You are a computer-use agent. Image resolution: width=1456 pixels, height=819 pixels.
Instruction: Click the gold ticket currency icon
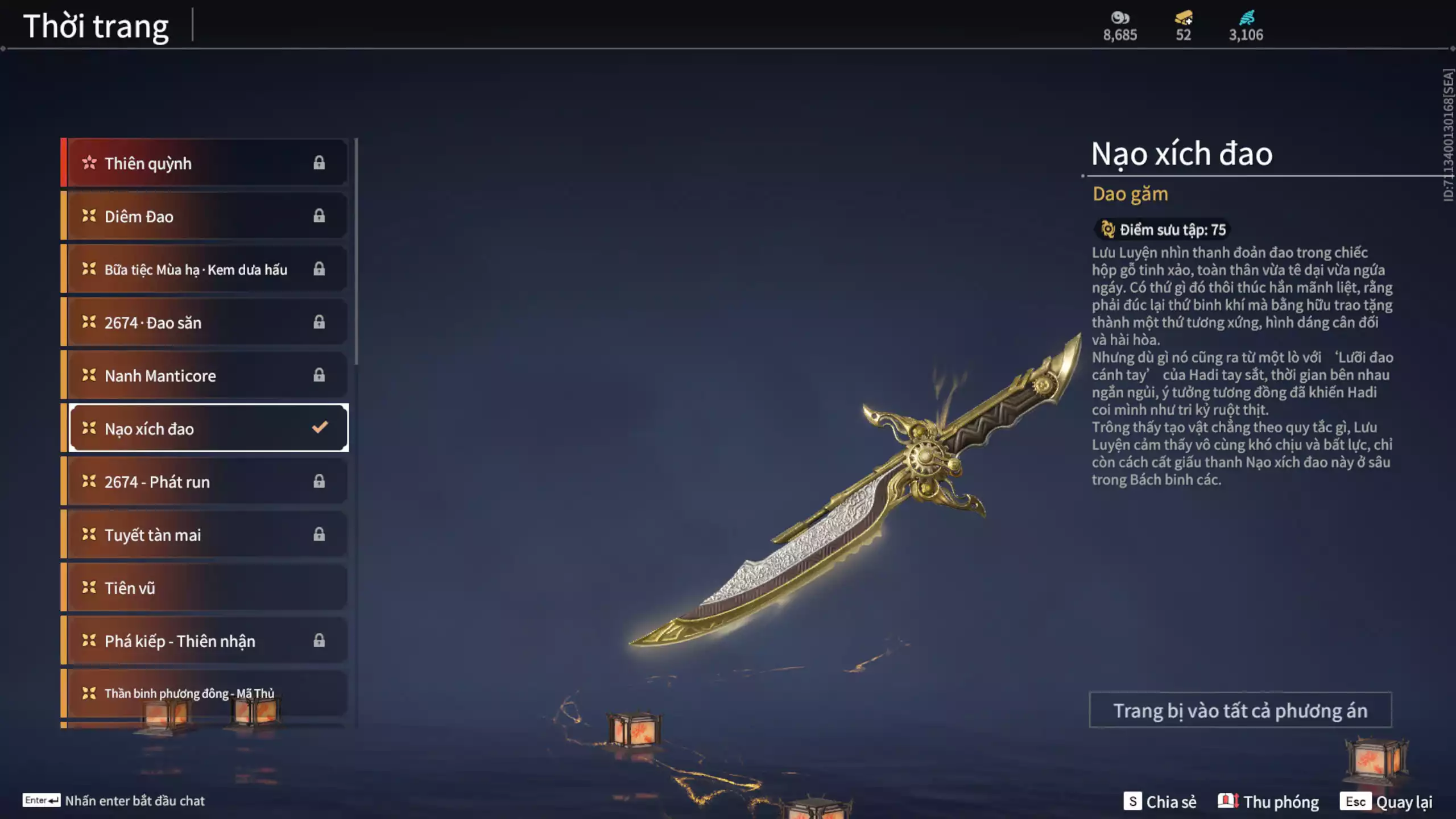point(1184,18)
